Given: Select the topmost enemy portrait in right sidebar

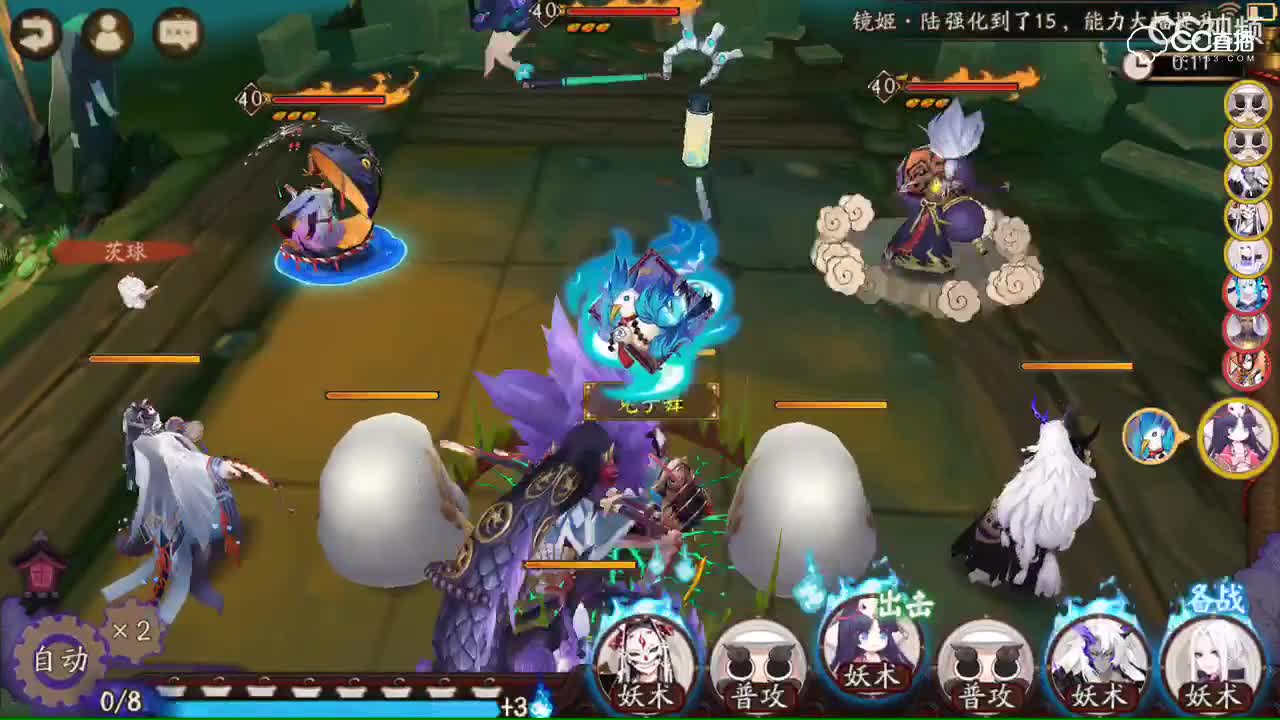Looking at the screenshot, I should pyautogui.click(x=1246, y=104).
